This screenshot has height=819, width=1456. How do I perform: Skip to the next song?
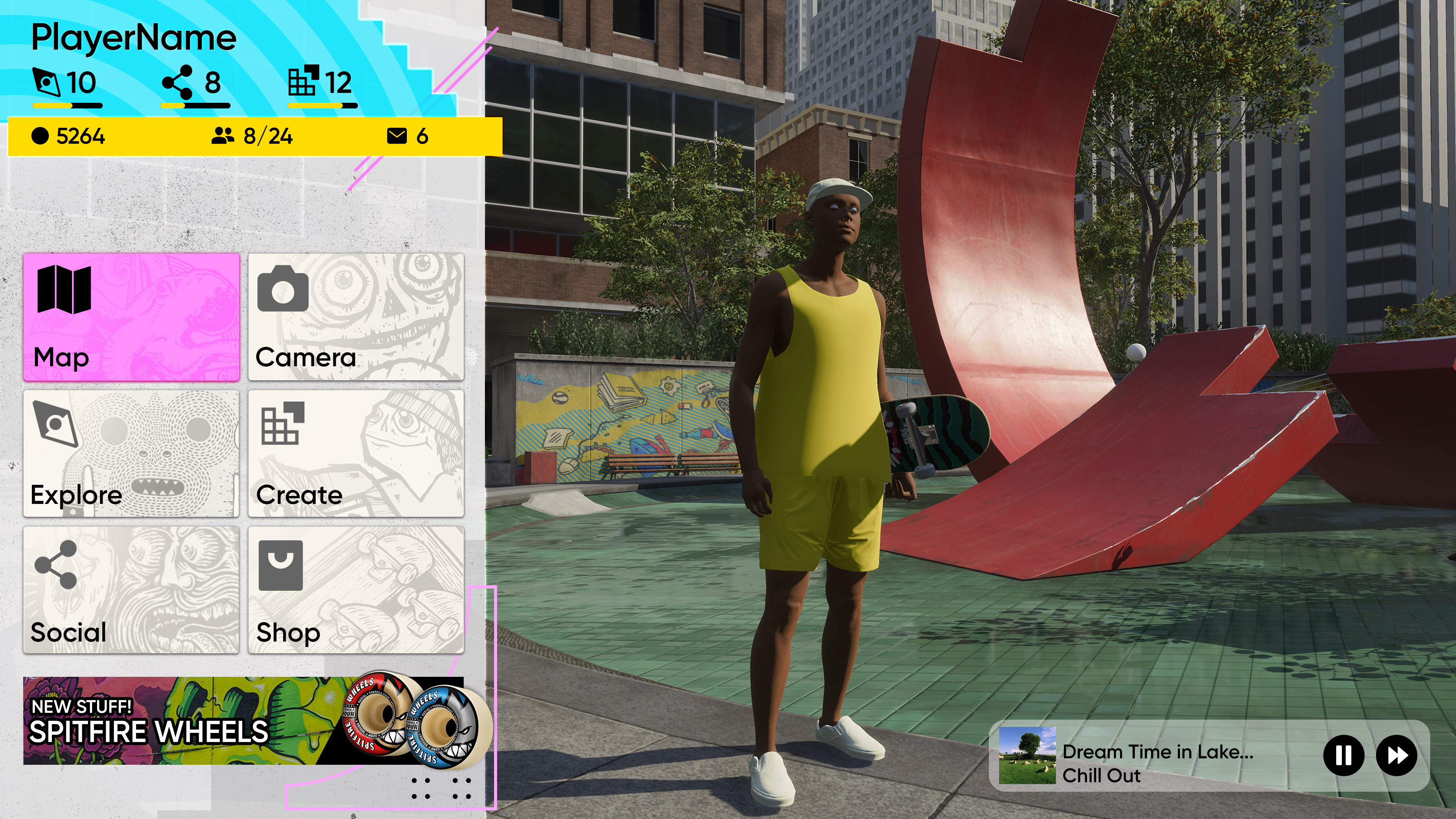[1396, 755]
